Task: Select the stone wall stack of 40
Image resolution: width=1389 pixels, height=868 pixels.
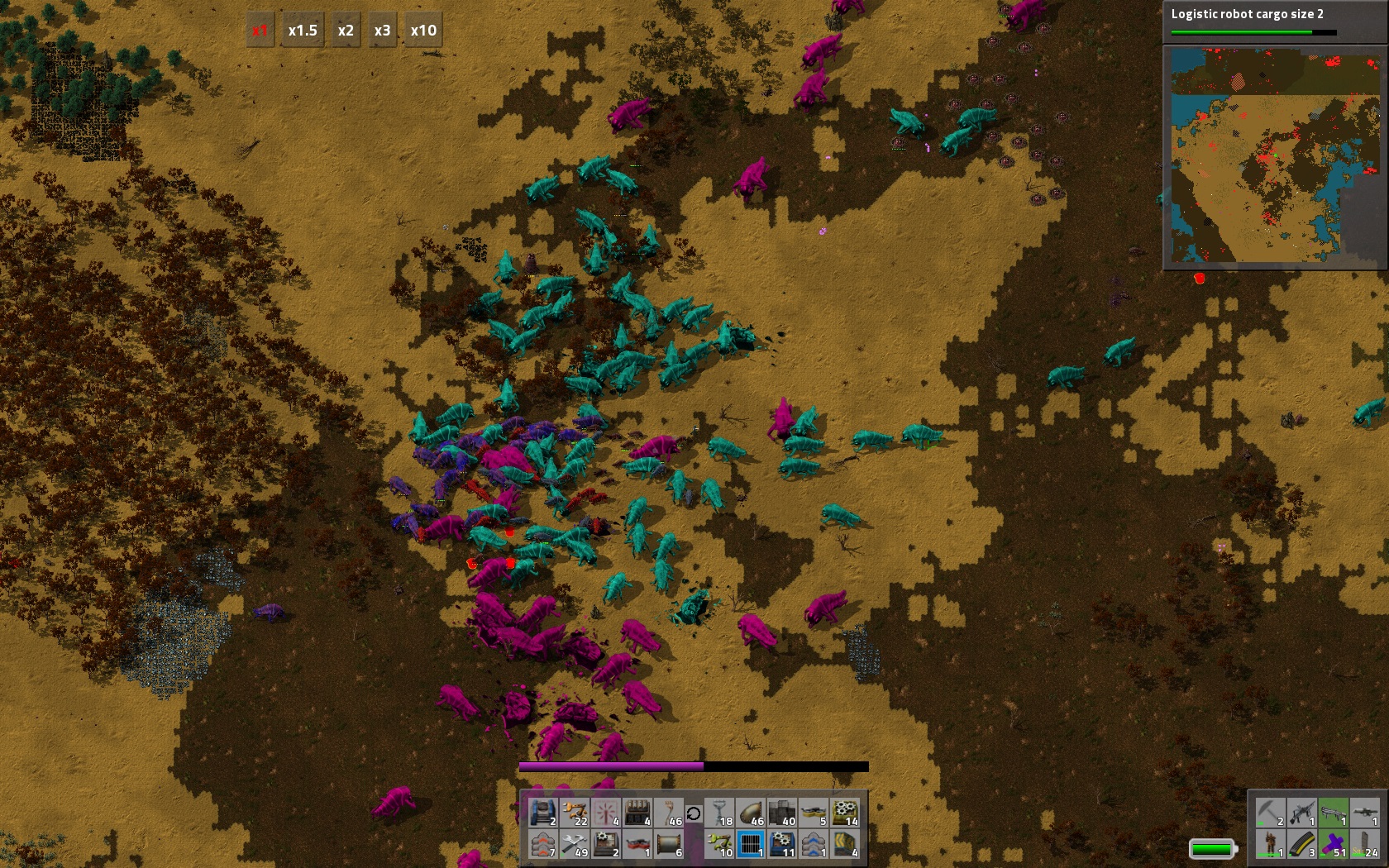Action: tap(781, 813)
